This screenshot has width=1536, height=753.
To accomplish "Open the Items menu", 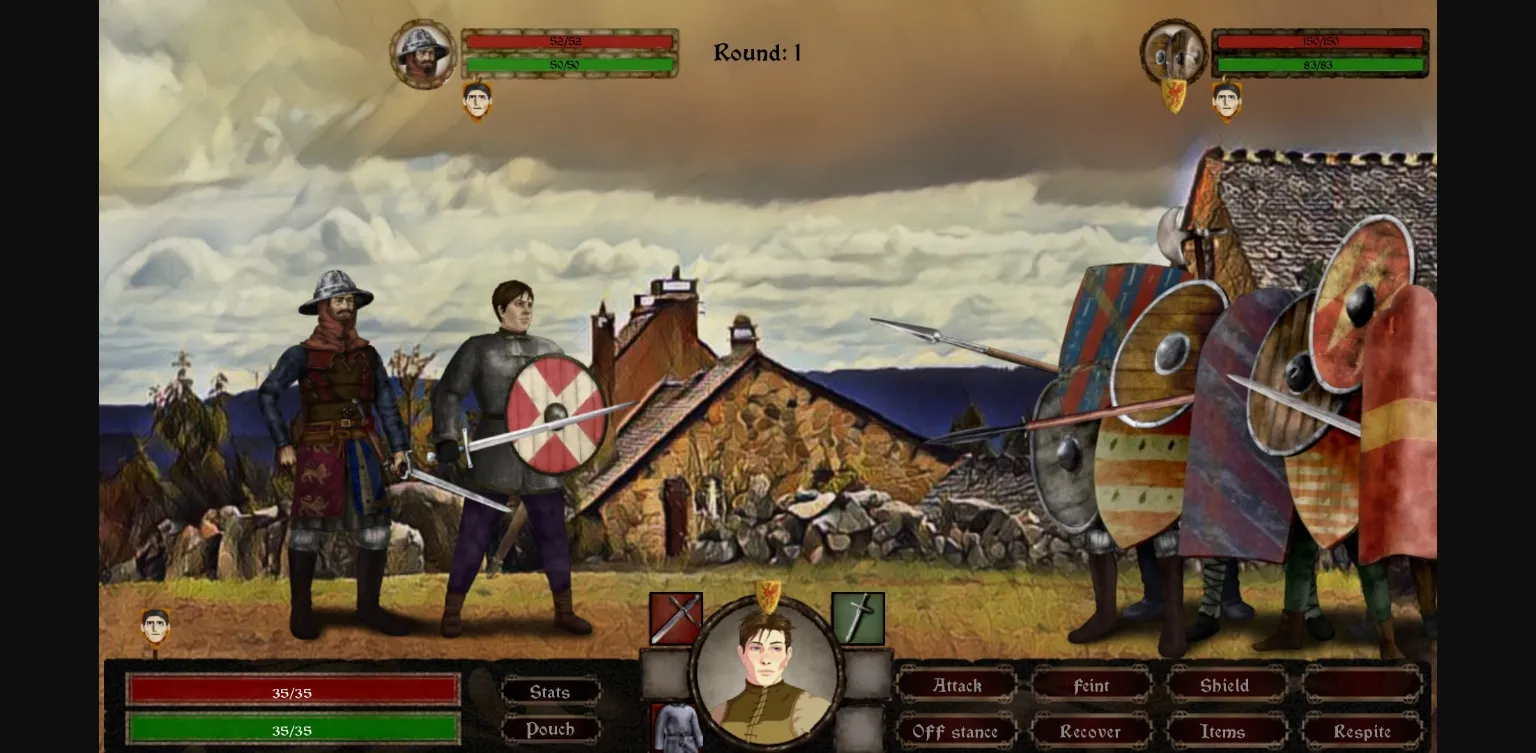I will click(1224, 732).
